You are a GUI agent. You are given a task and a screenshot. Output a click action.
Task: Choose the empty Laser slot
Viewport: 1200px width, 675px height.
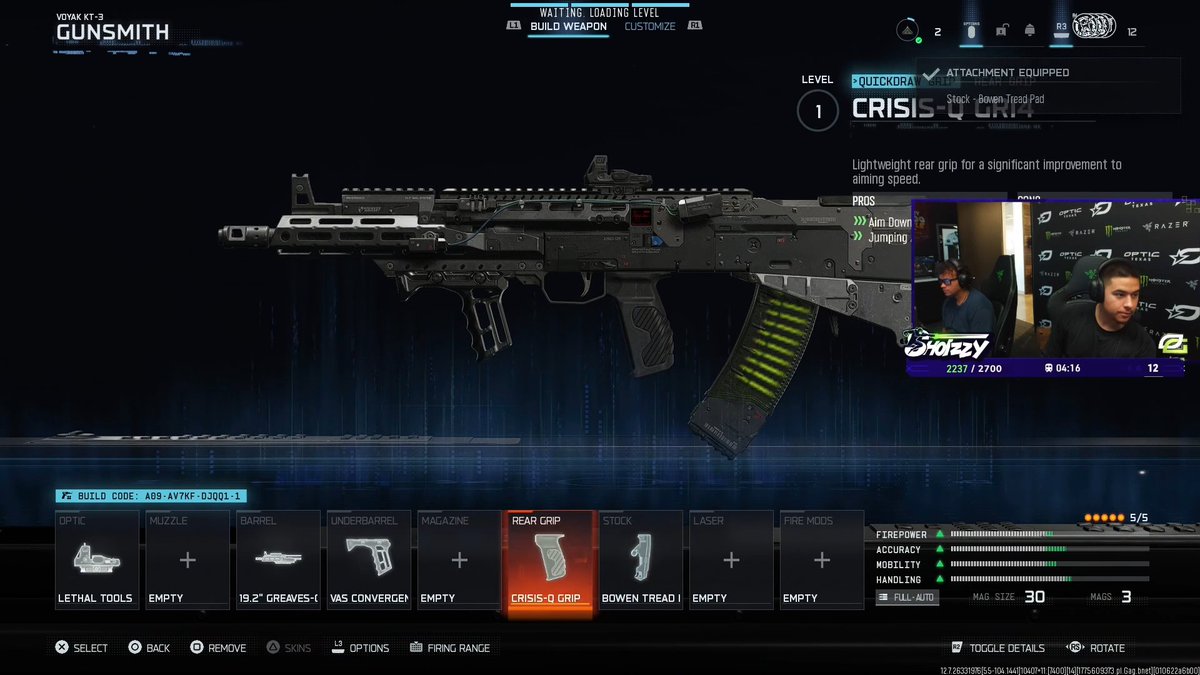[x=731, y=560]
